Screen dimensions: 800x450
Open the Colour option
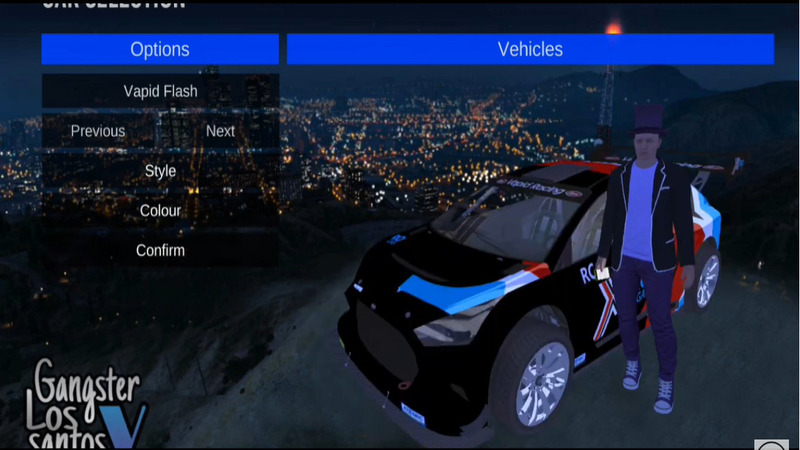click(160, 211)
